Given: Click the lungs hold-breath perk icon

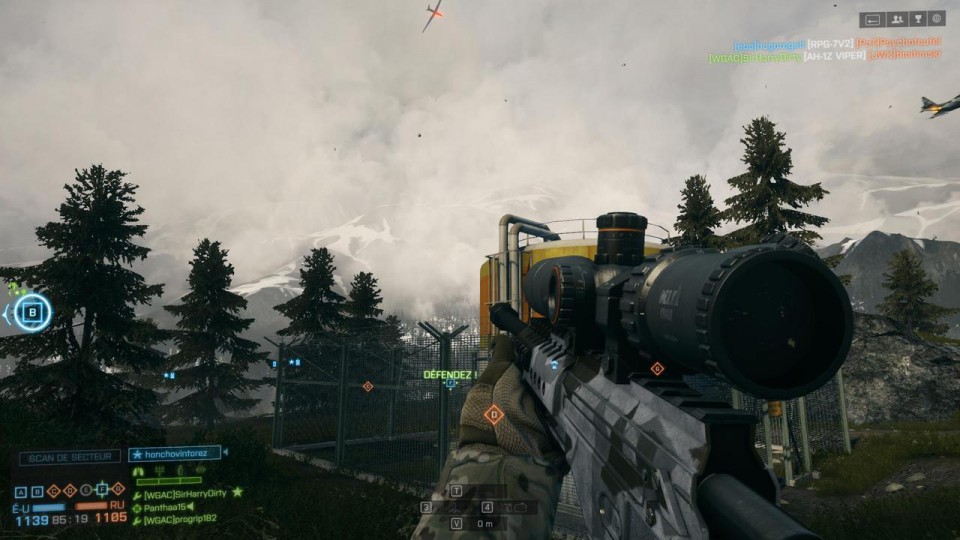Looking at the screenshot, I should click(x=139, y=470).
